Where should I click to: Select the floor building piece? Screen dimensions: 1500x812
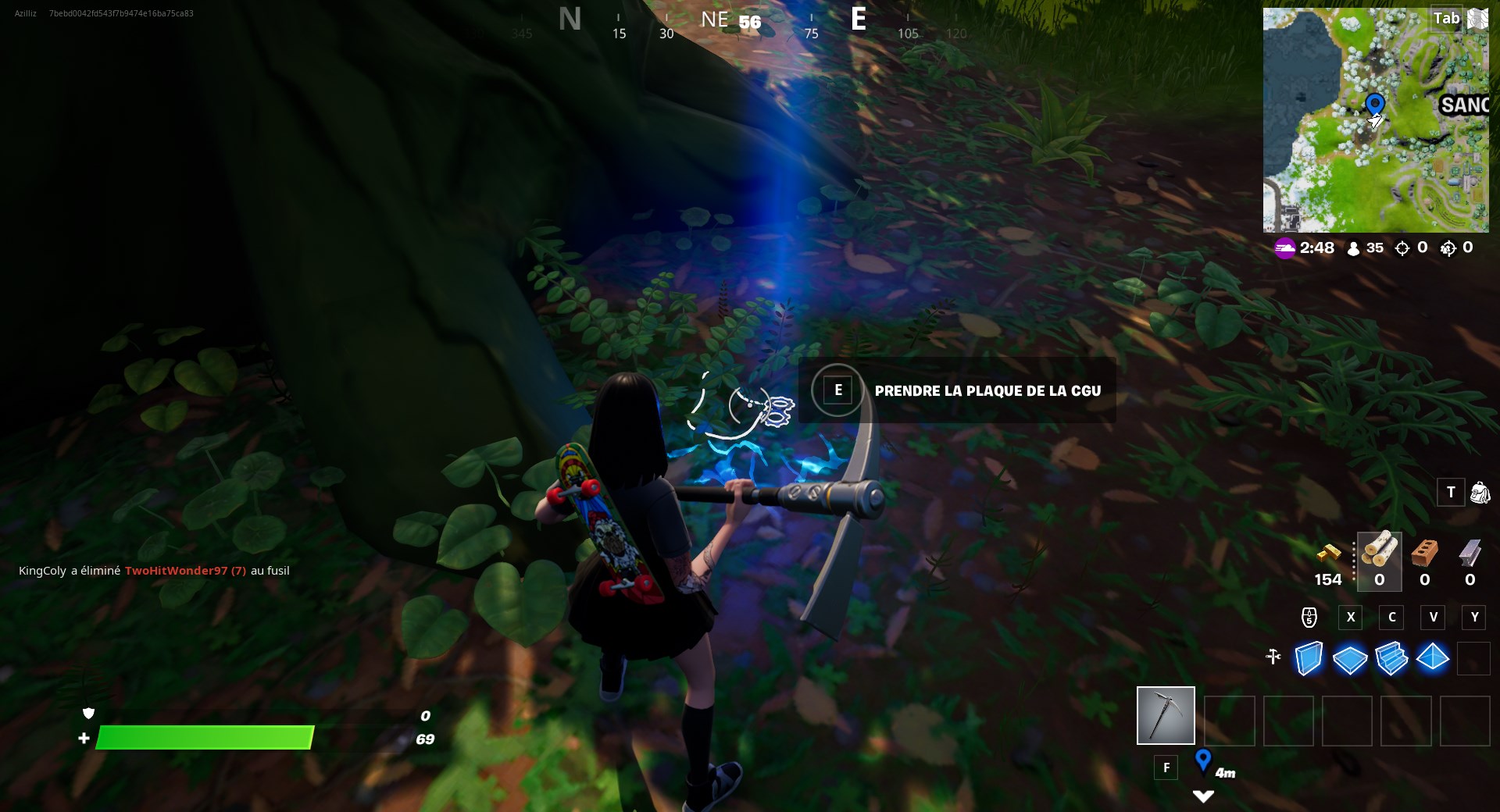(1351, 660)
